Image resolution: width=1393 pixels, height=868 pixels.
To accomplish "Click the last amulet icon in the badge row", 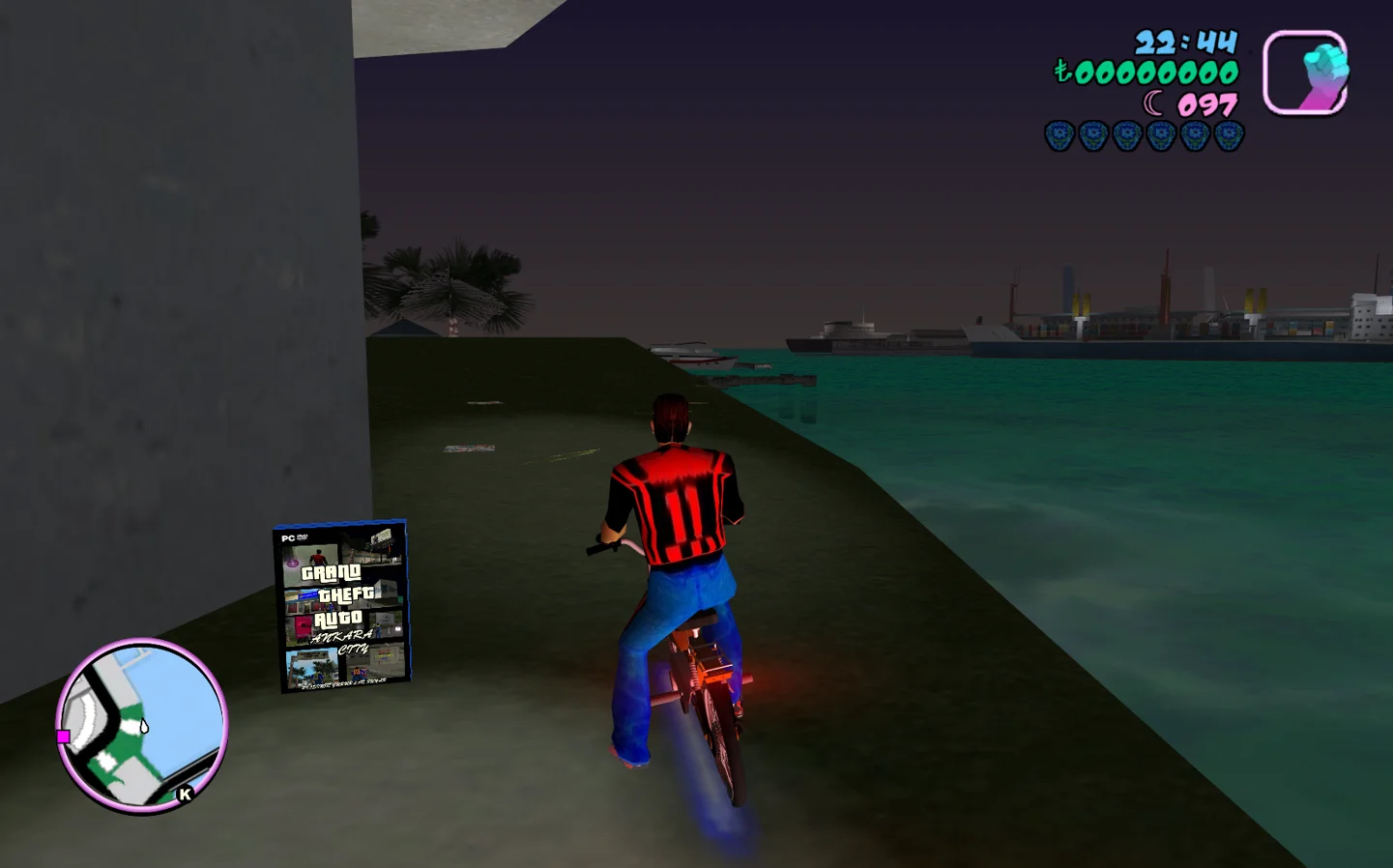I will [x=1227, y=134].
